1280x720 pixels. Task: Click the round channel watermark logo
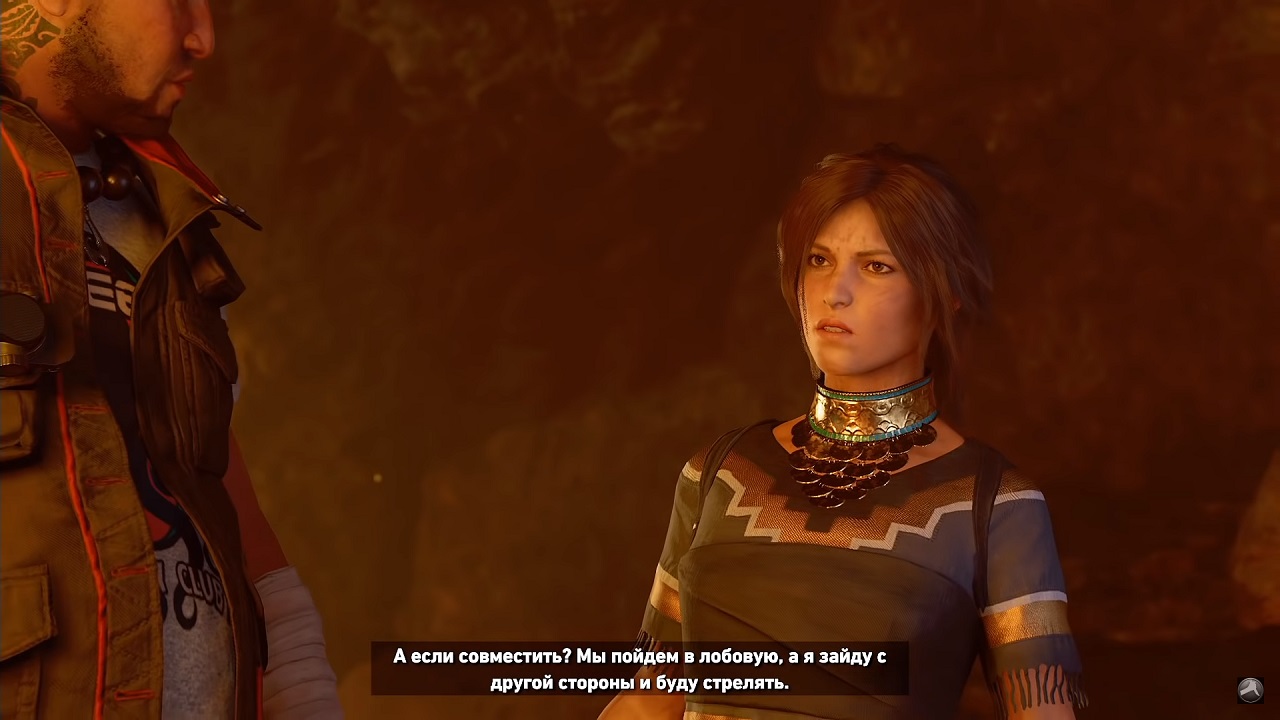point(1250,689)
